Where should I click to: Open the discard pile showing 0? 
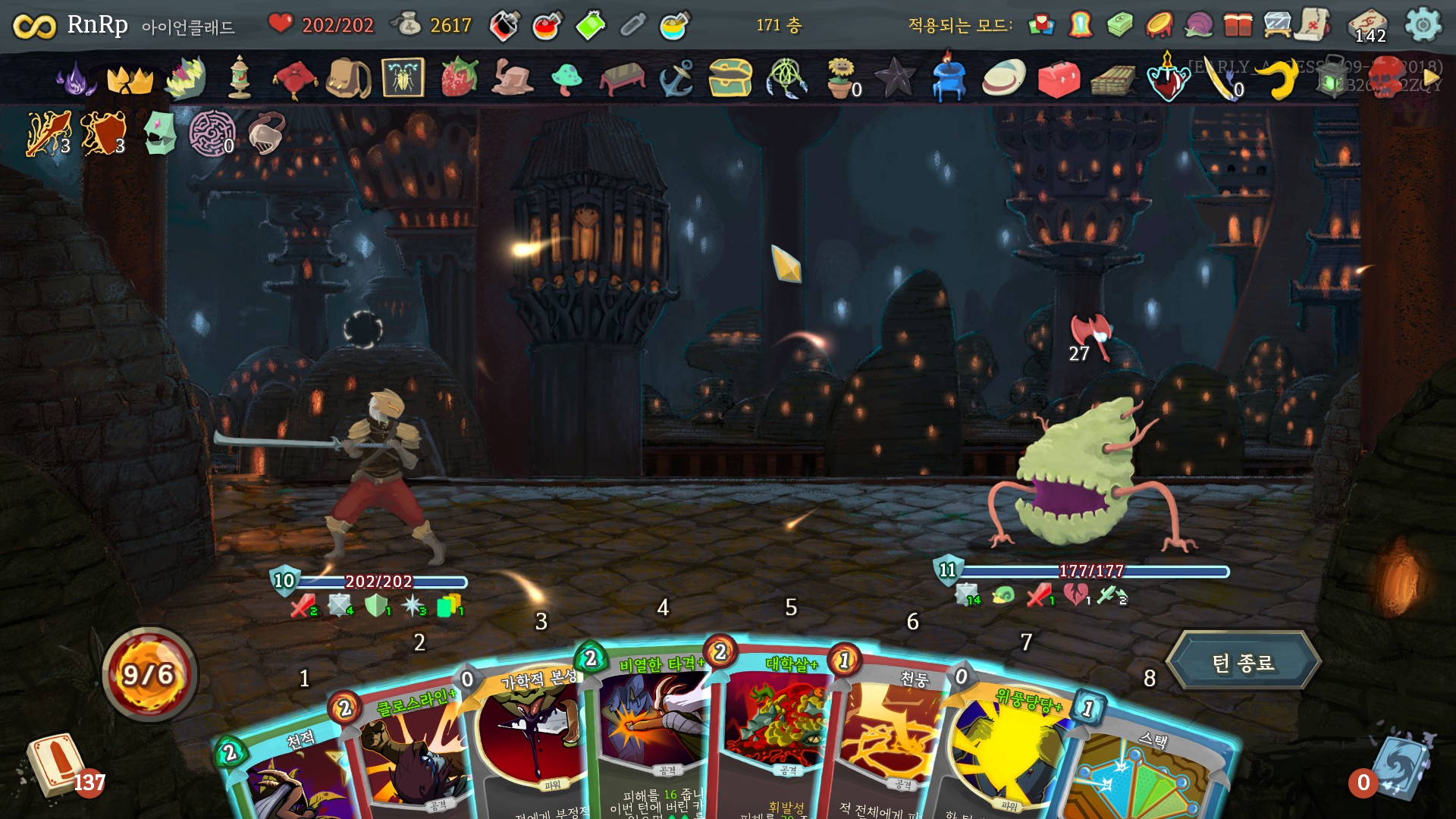[1395, 767]
